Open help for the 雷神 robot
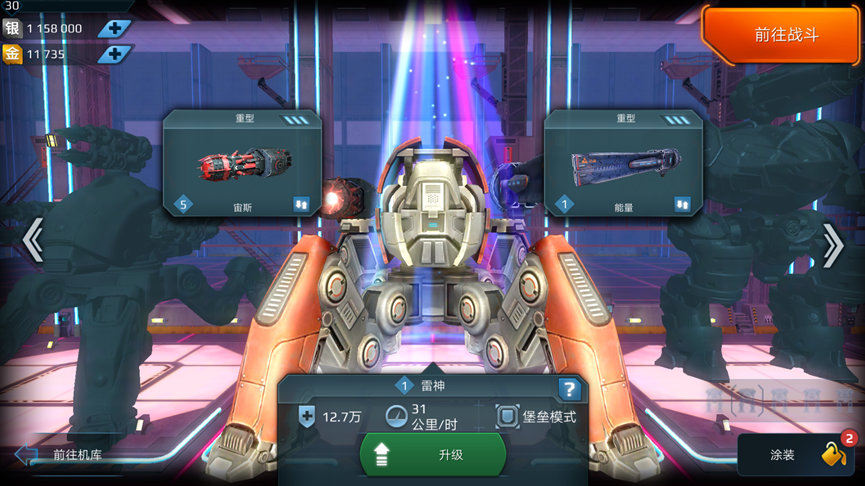865x486 pixels. tap(569, 389)
